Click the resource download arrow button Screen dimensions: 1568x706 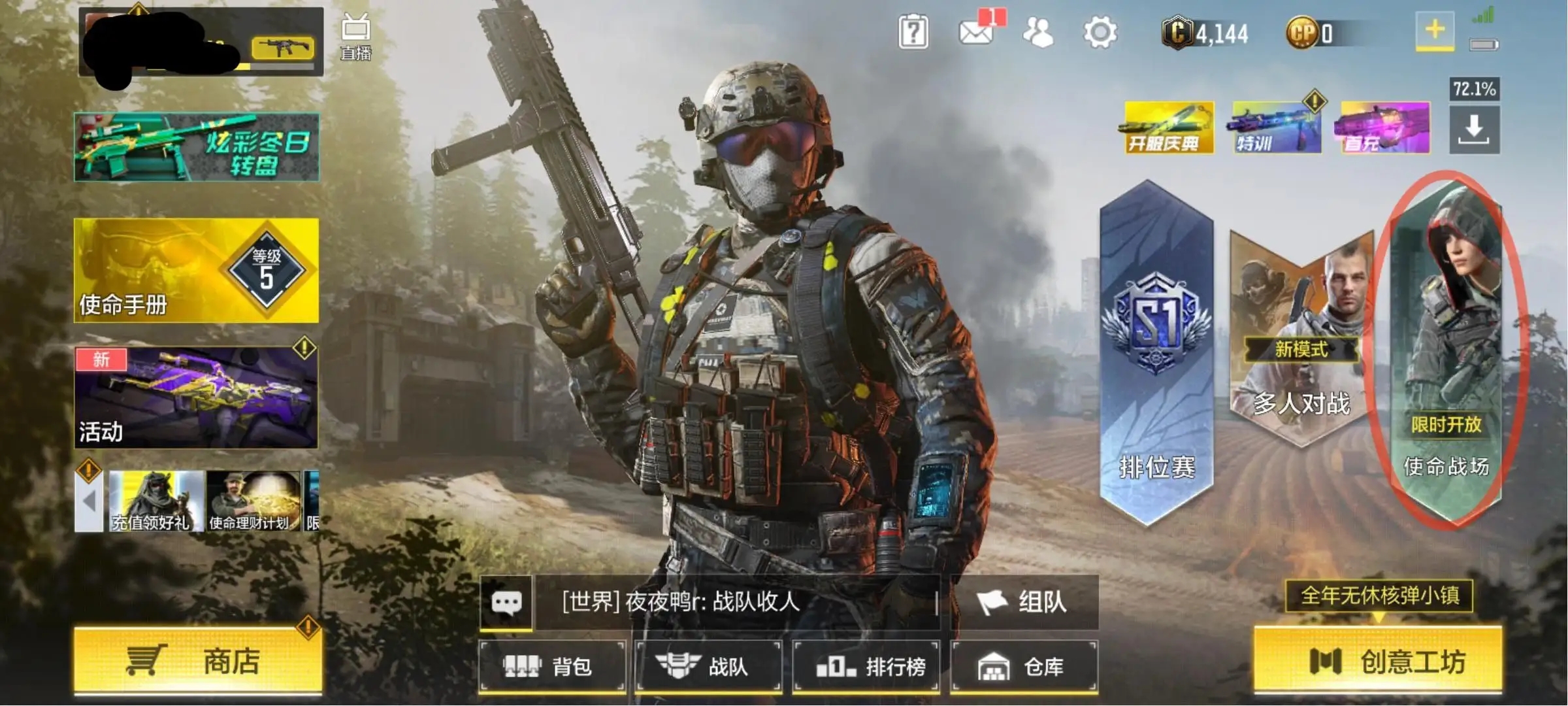point(1474,129)
